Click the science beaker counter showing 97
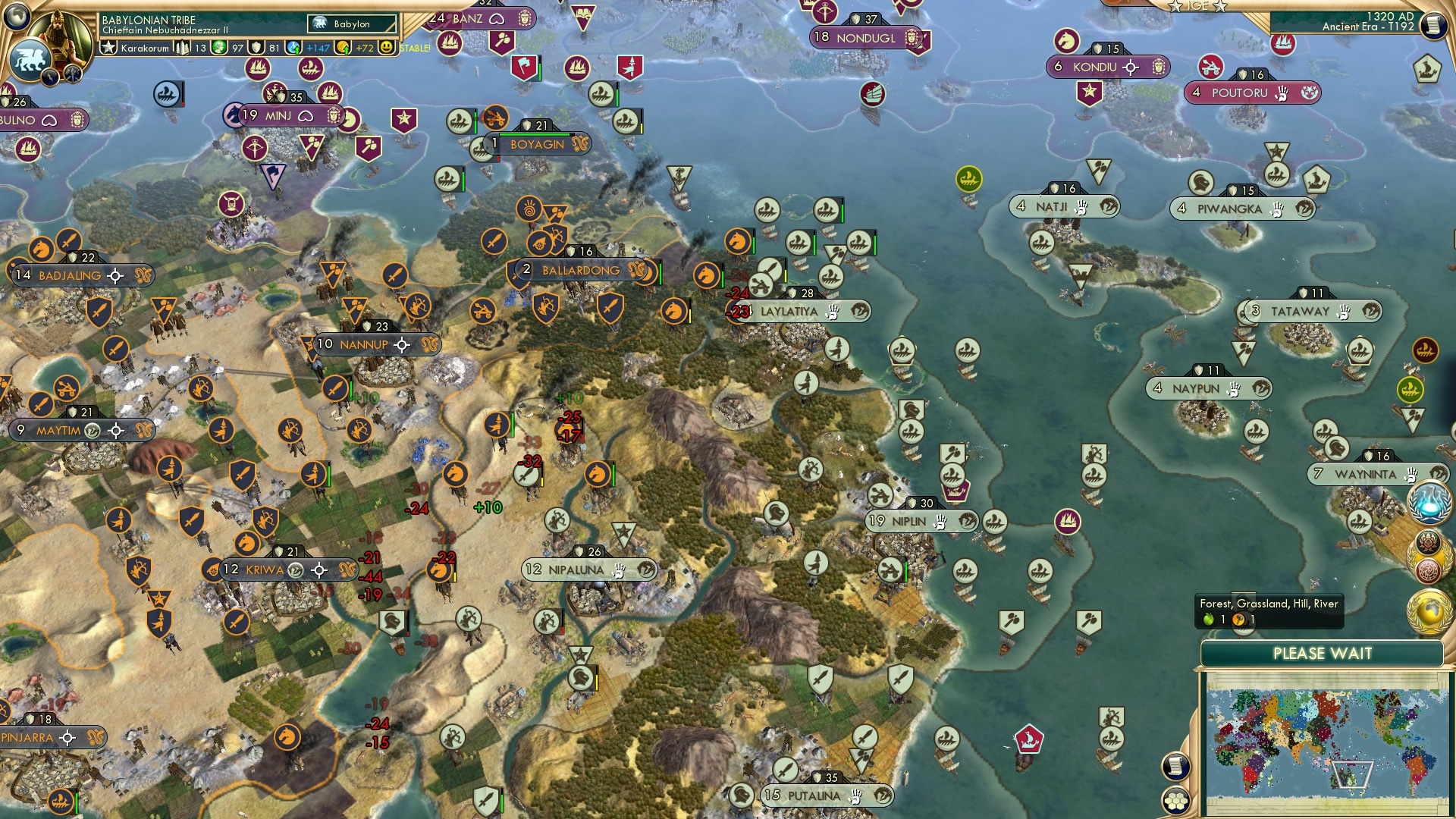Screen dimensions: 1456x819 (x=218, y=46)
